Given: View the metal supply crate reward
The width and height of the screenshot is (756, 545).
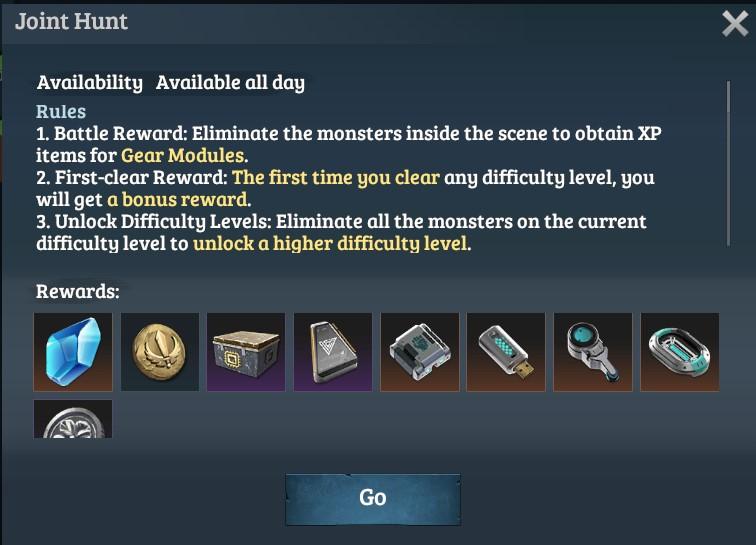Looking at the screenshot, I should pyautogui.click(x=246, y=352).
